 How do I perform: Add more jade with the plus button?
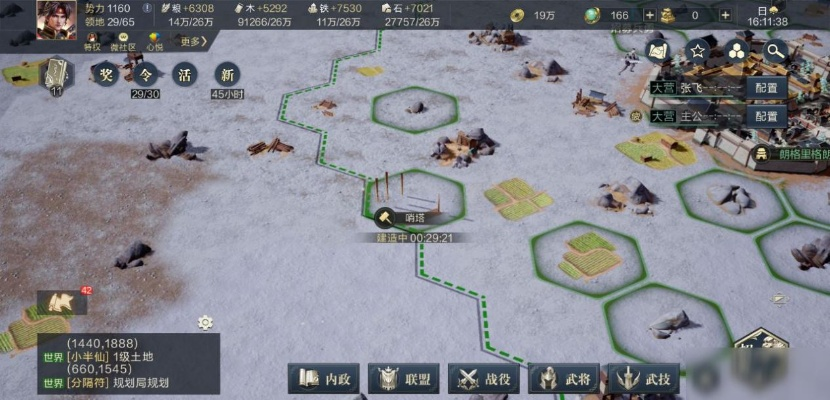650,16
